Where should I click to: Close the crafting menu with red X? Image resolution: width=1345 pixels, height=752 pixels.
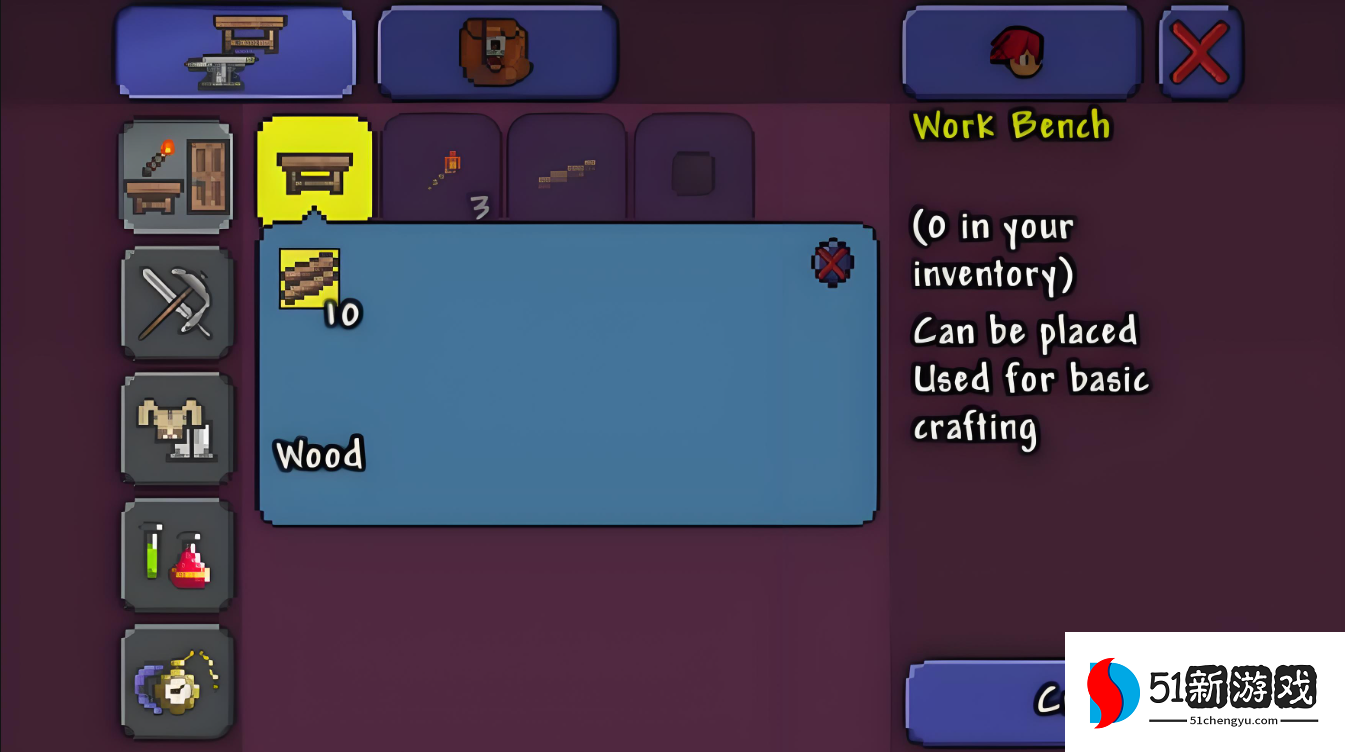pos(1200,52)
